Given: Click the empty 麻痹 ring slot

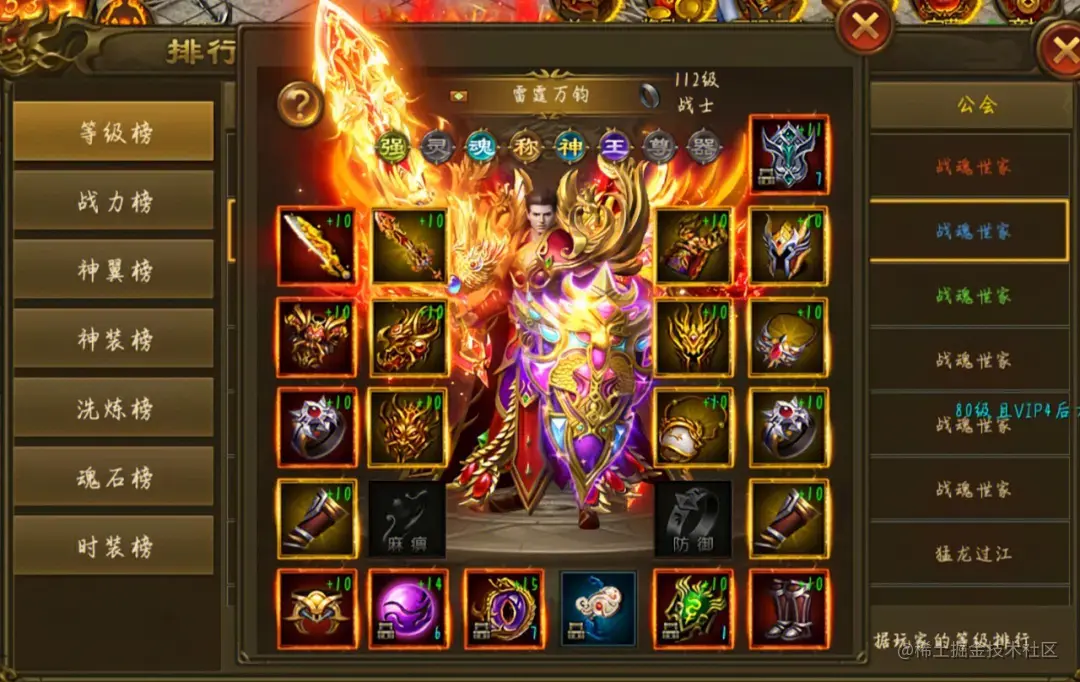Looking at the screenshot, I should pos(407,519).
